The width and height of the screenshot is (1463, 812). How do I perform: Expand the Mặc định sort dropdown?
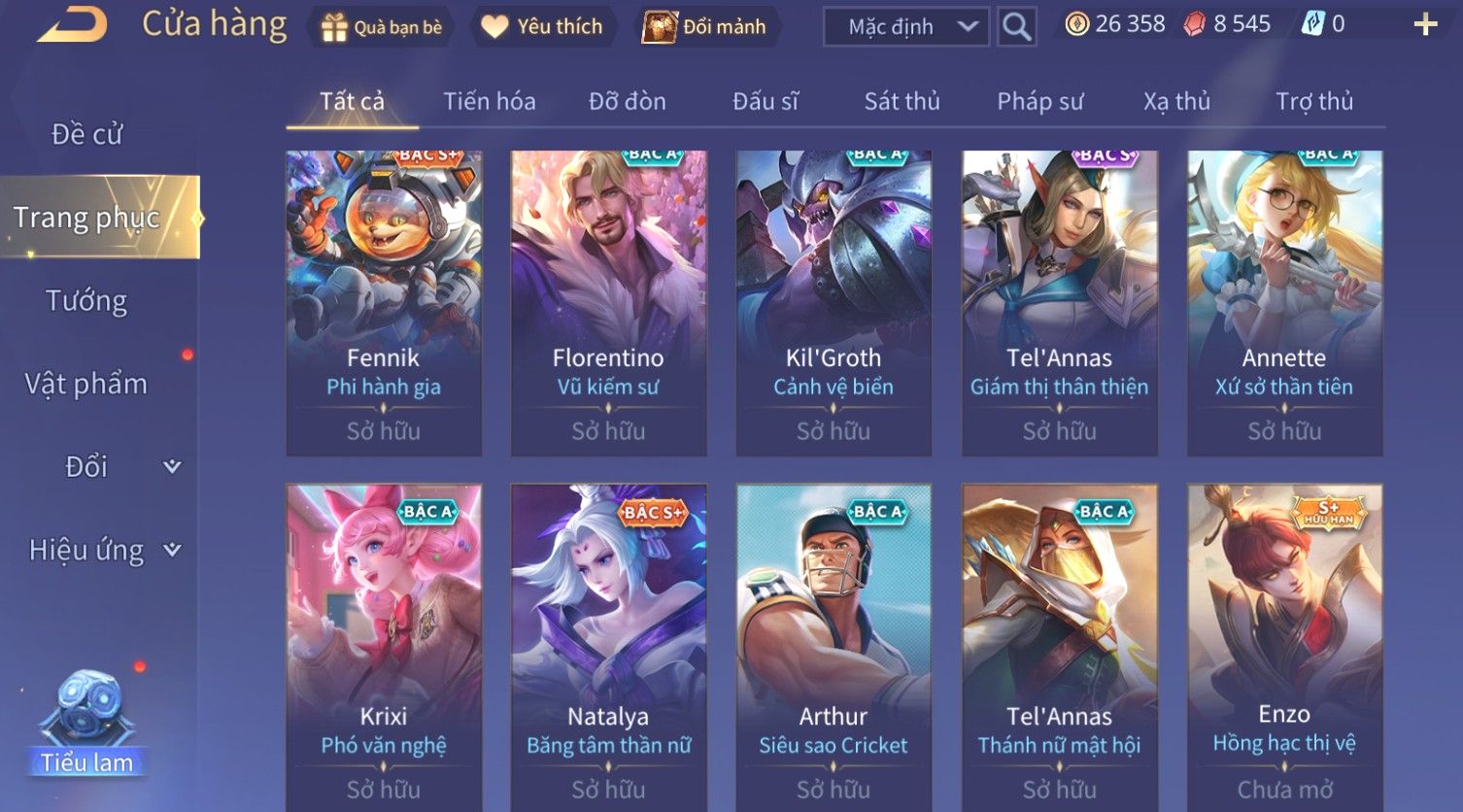click(x=905, y=27)
